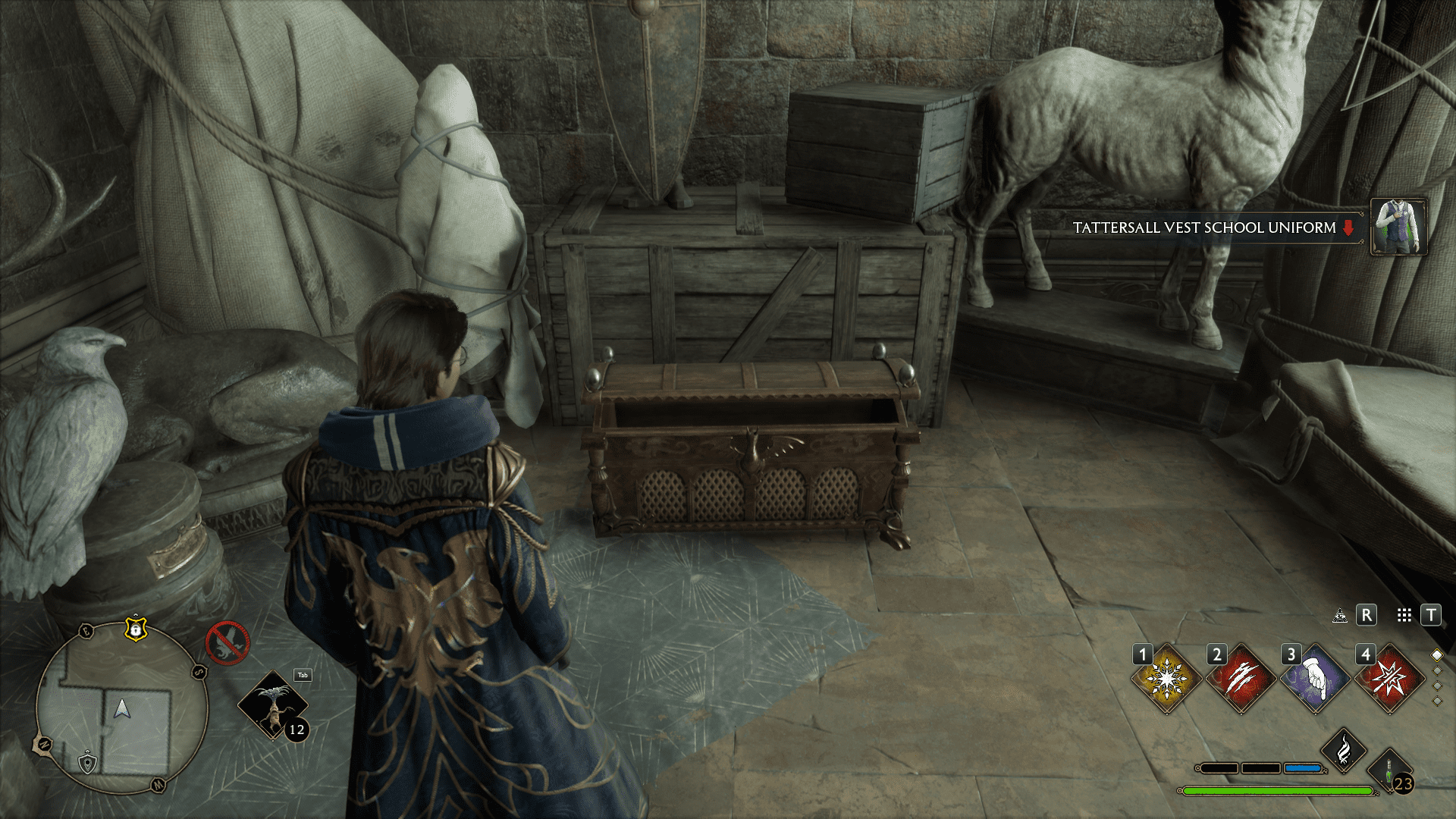
Task: Toggle the tool slot with the T button
Action: pos(1431,616)
